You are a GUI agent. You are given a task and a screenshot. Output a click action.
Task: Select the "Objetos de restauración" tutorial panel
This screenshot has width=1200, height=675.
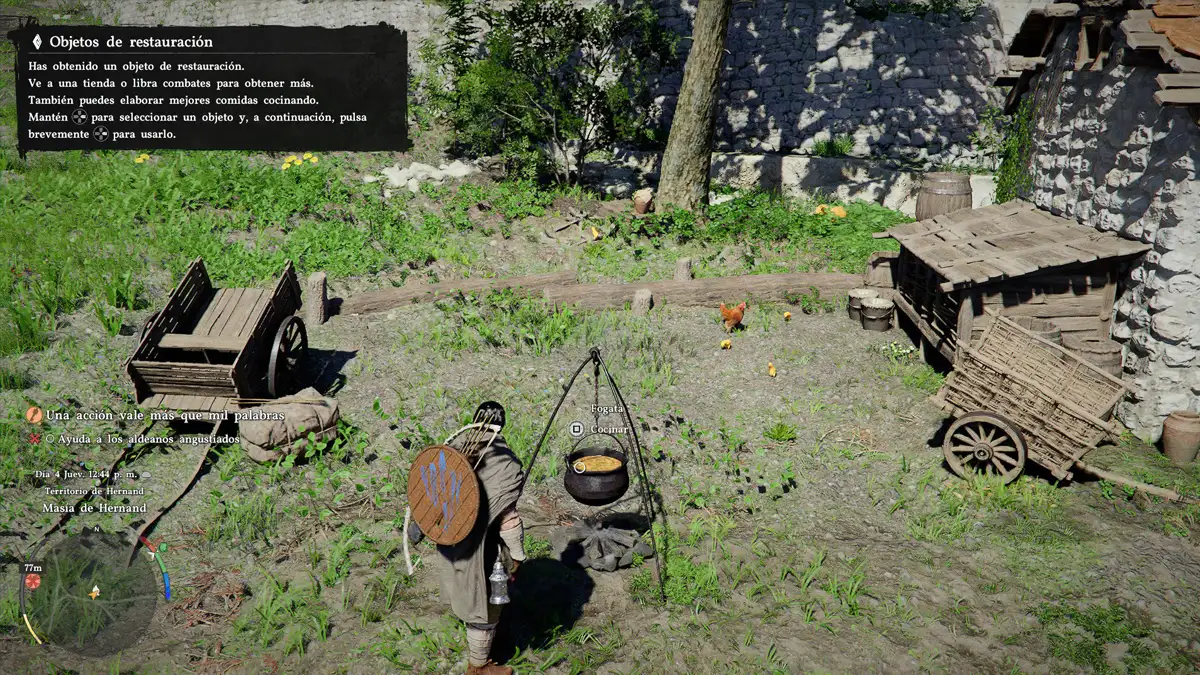click(x=211, y=88)
